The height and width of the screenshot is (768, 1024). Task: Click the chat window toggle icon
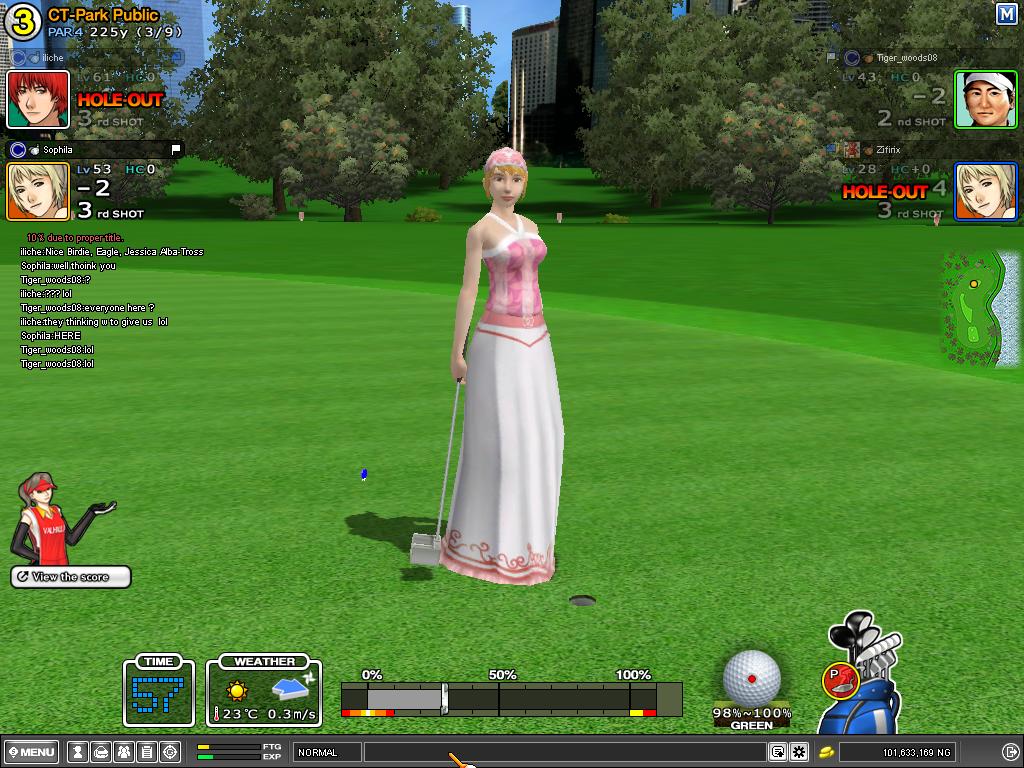point(778,752)
